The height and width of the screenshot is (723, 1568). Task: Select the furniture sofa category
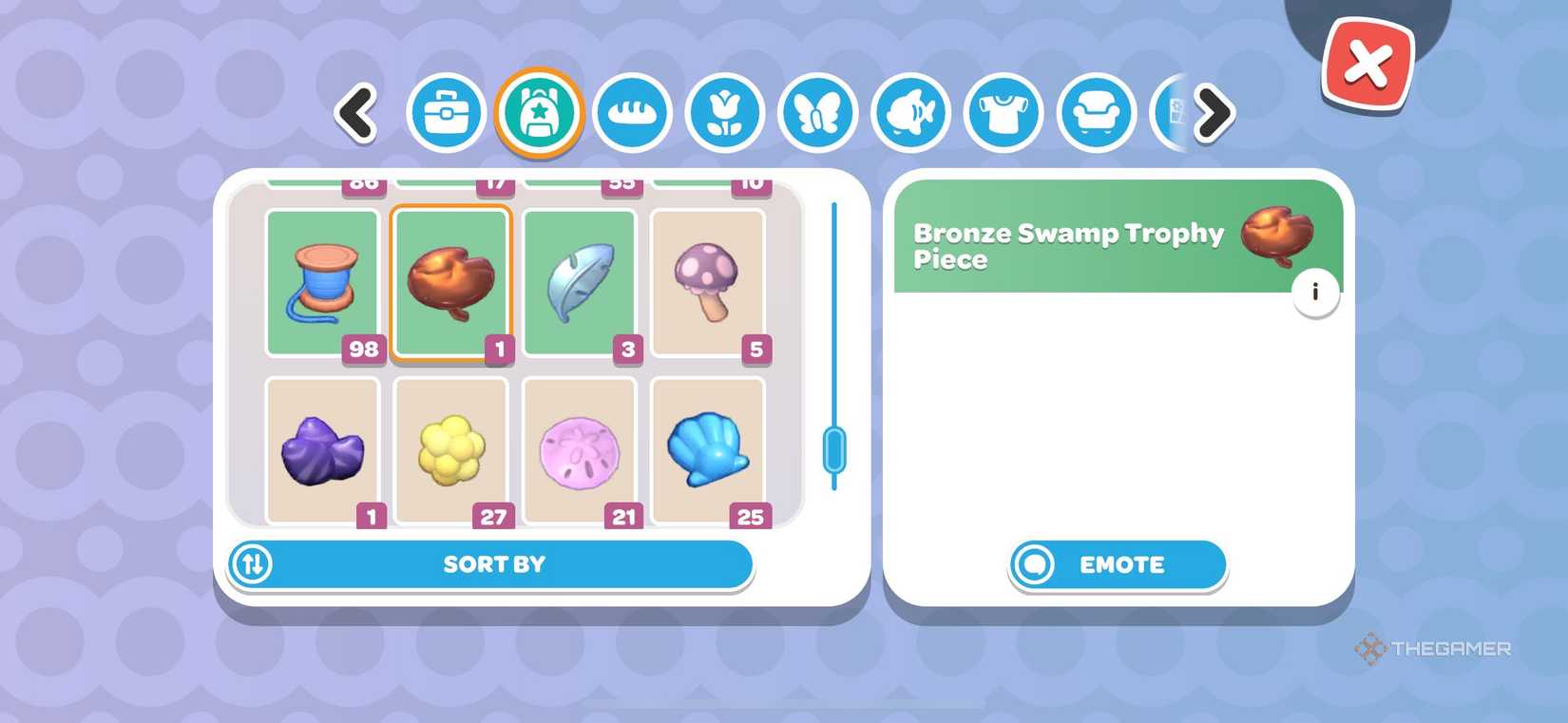tap(1097, 112)
